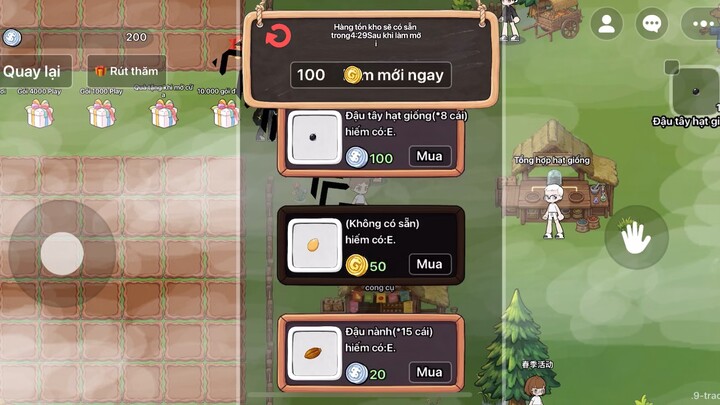Screen dimensions: 720x405
Task: Open the chat bubble icon
Action: (x=652, y=23)
